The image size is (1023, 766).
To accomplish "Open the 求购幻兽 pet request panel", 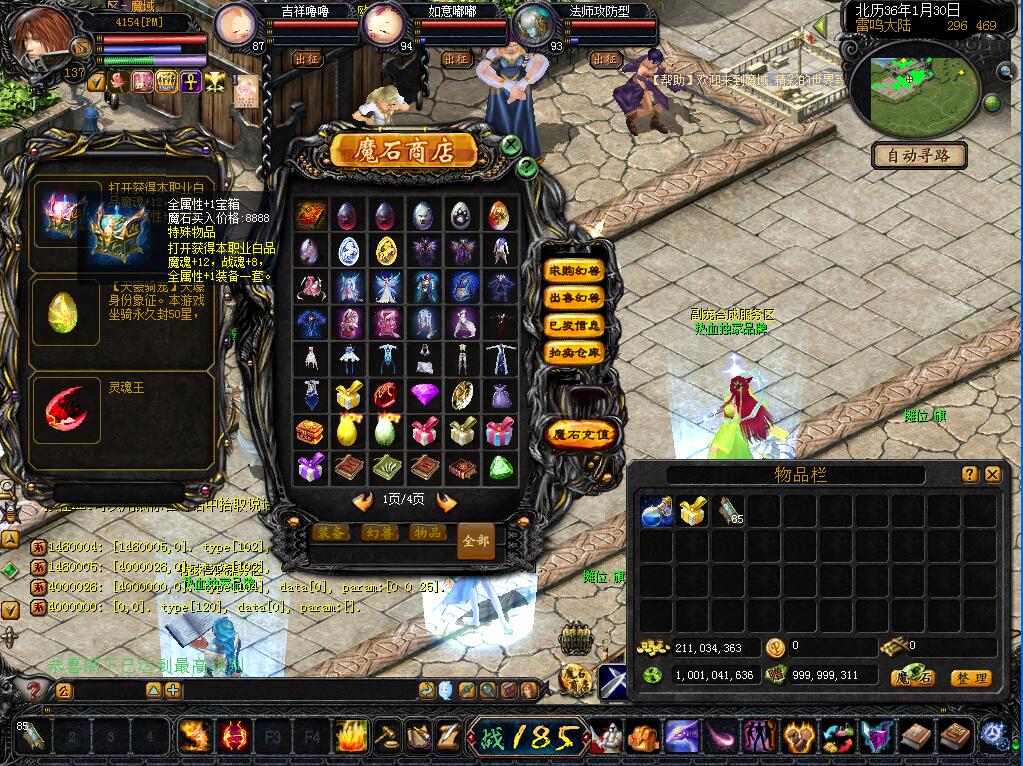I will [x=574, y=271].
